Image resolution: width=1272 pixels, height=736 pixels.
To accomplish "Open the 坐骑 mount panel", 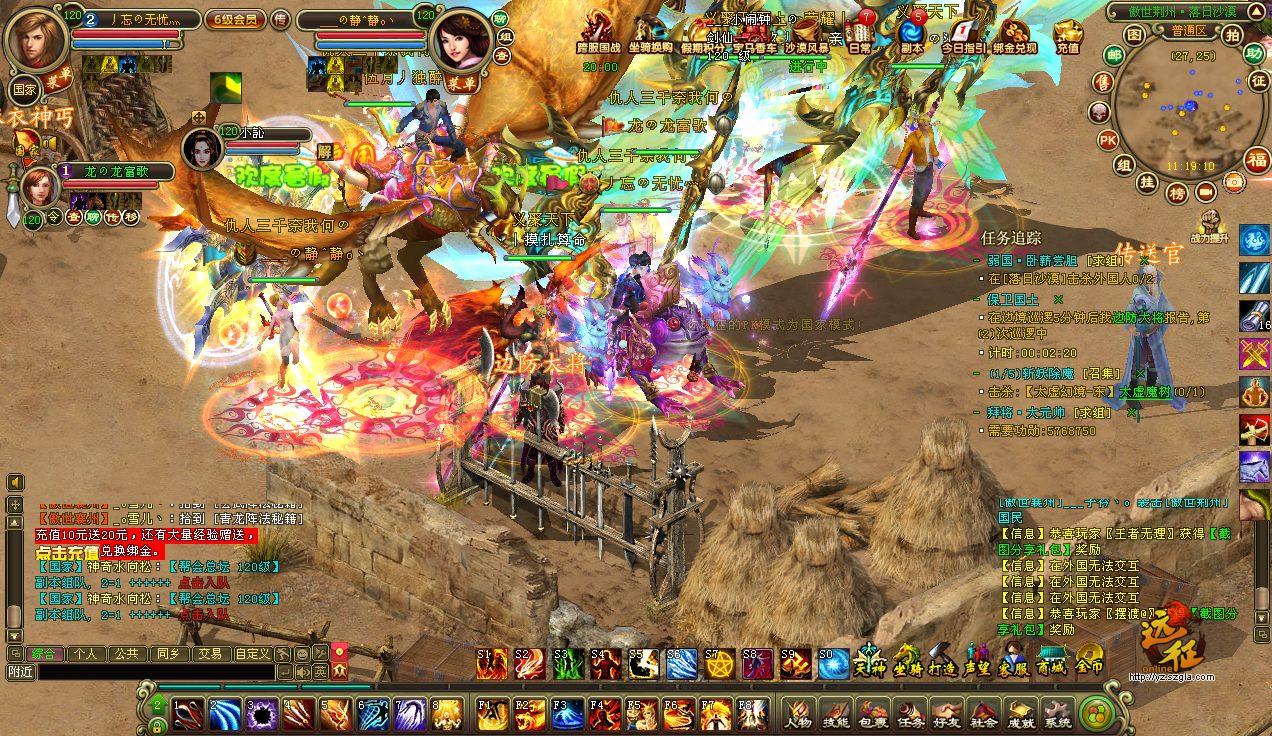I will click(907, 661).
